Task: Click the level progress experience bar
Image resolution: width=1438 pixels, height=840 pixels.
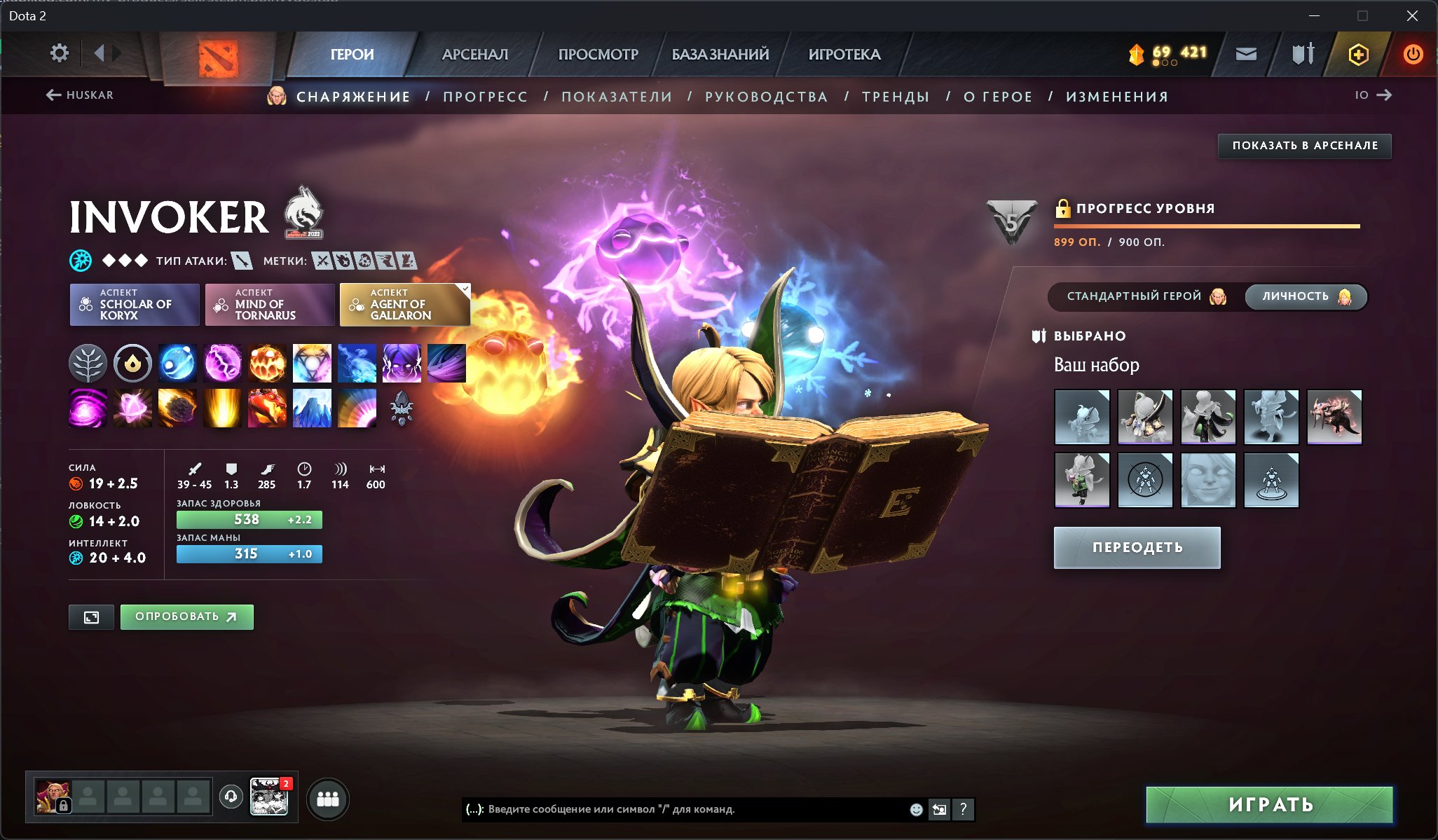Action: [x=1207, y=226]
